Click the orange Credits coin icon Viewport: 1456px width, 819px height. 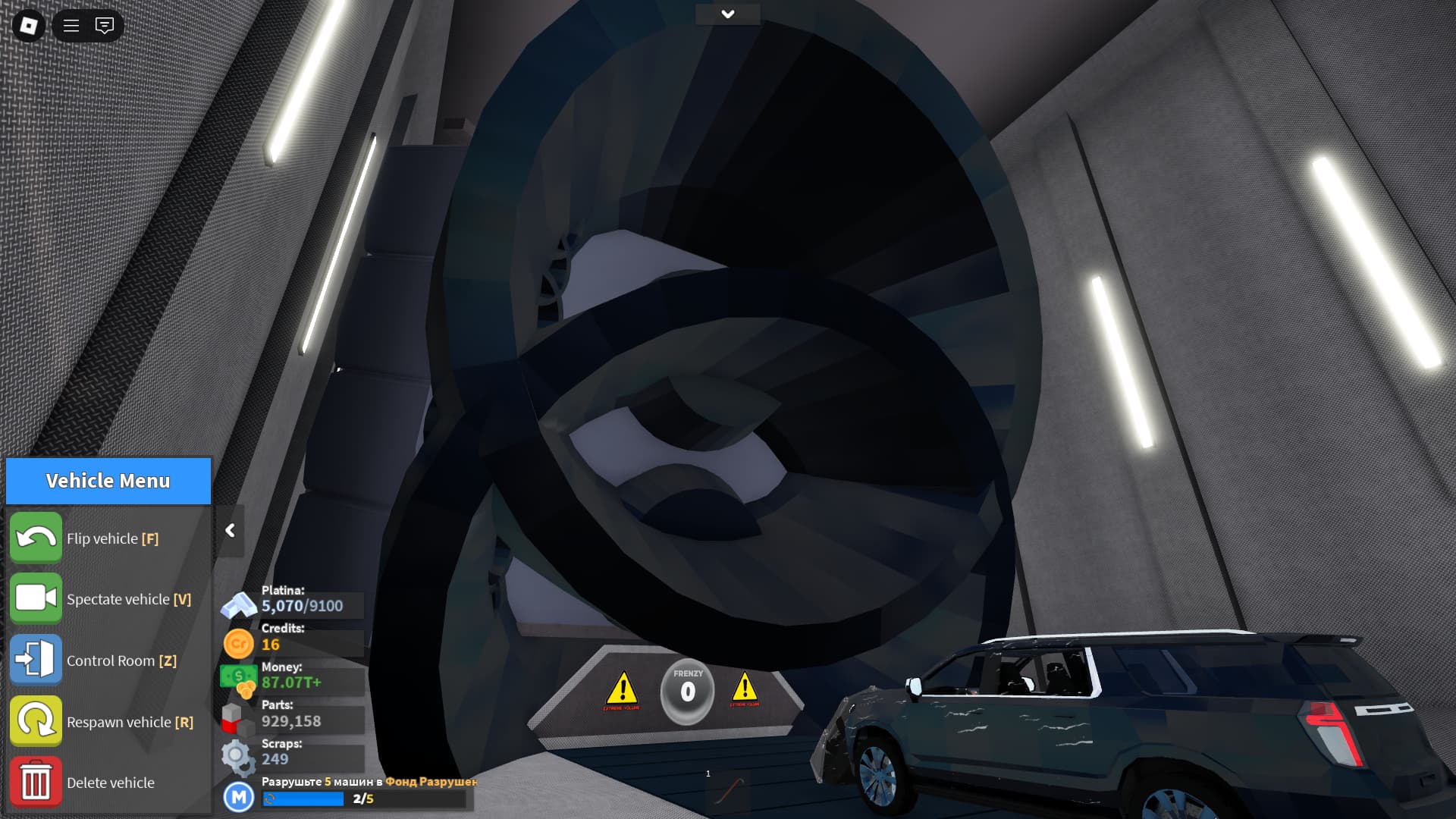238,644
